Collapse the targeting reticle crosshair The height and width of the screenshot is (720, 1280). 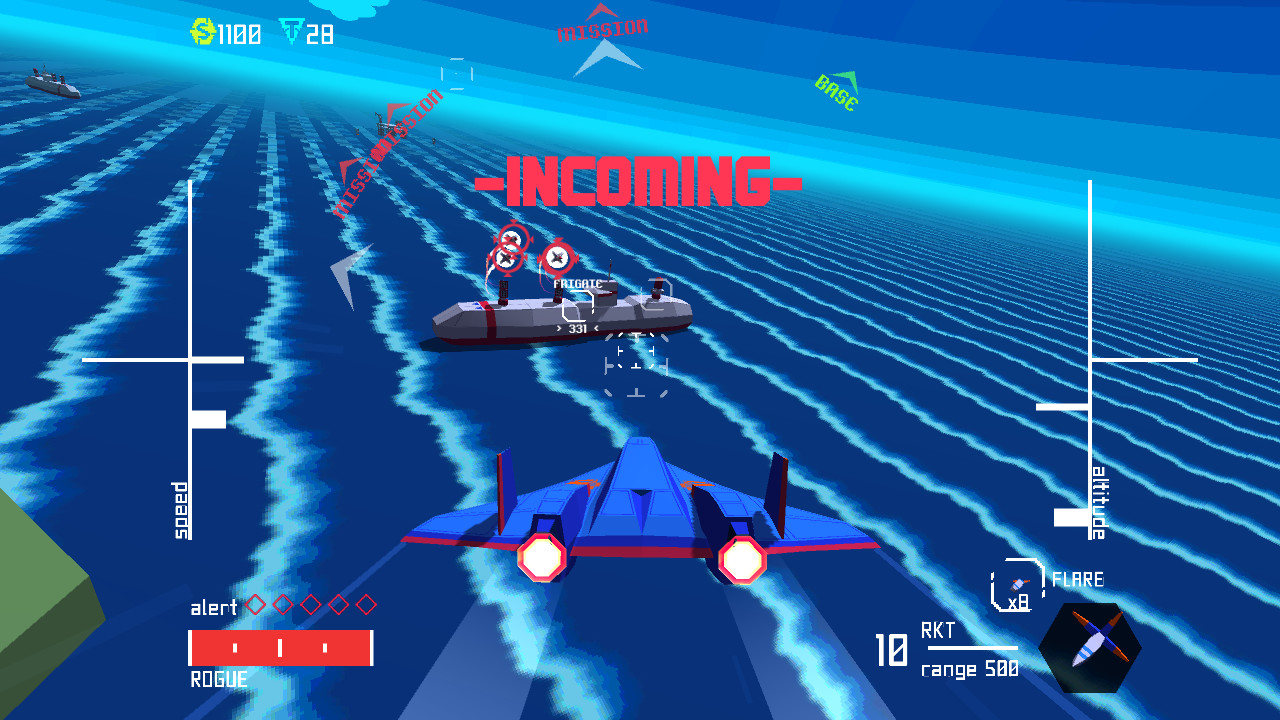[634, 368]
